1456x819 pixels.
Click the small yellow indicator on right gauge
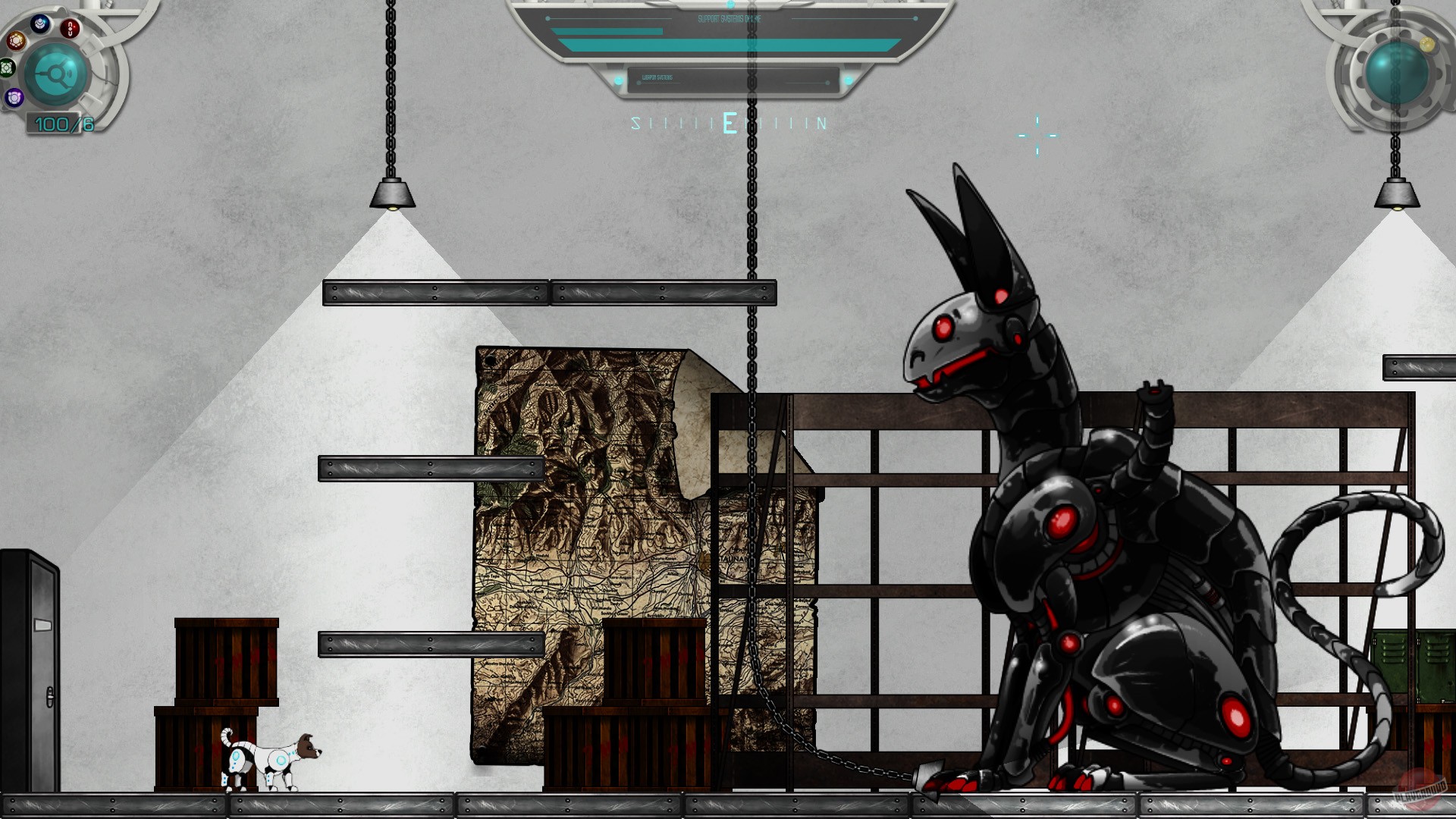click(1427, 45)
